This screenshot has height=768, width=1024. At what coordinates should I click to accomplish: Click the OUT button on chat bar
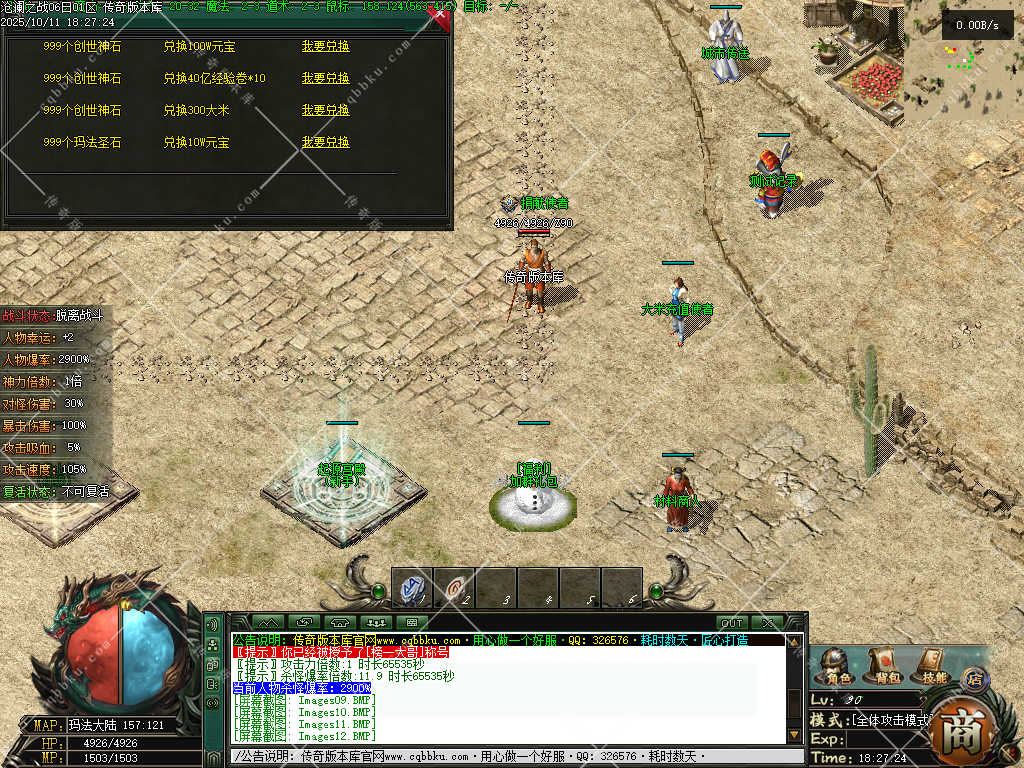click(x=732, y=623)
